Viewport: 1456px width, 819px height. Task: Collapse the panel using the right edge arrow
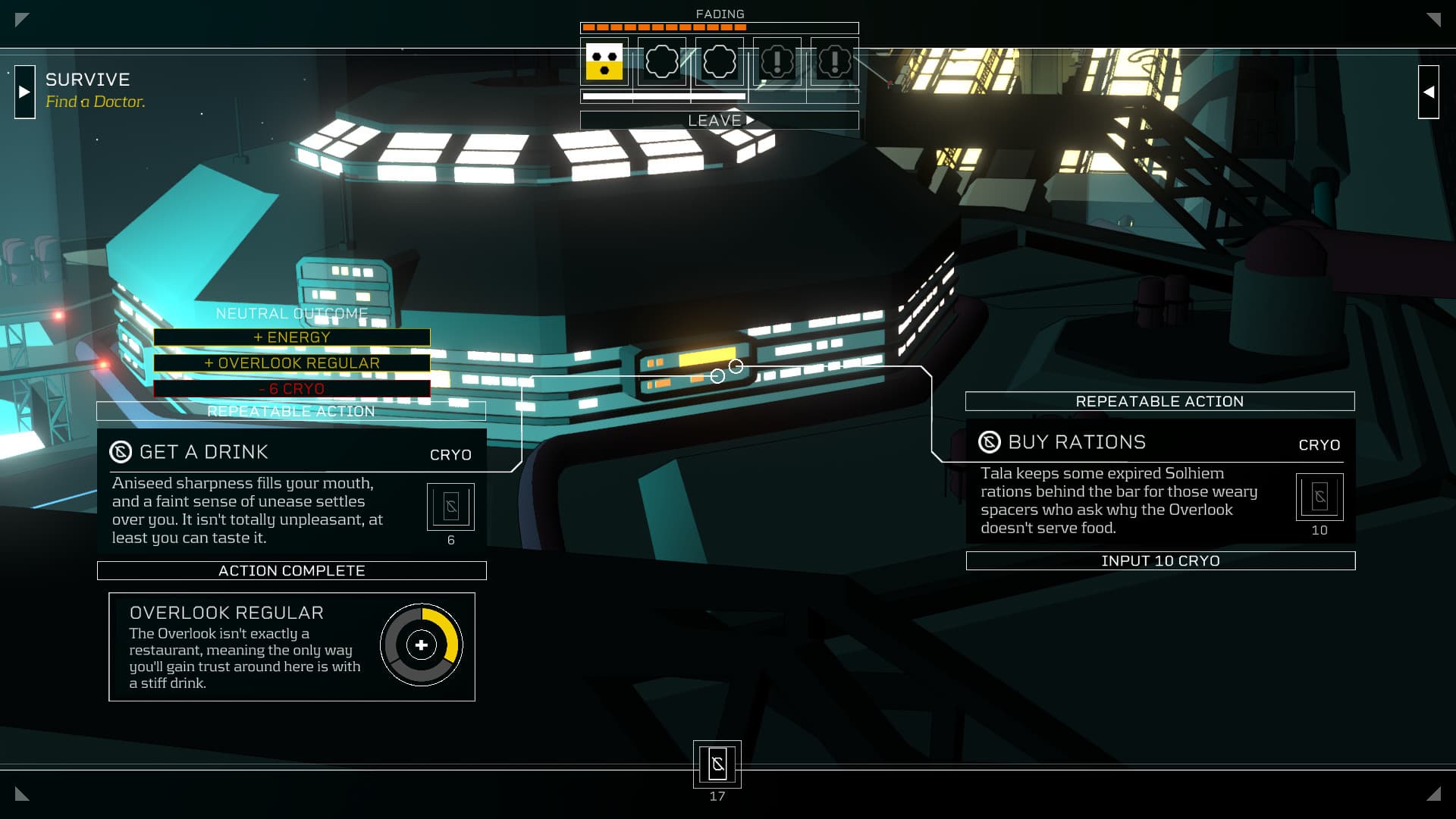(1429, 90)
